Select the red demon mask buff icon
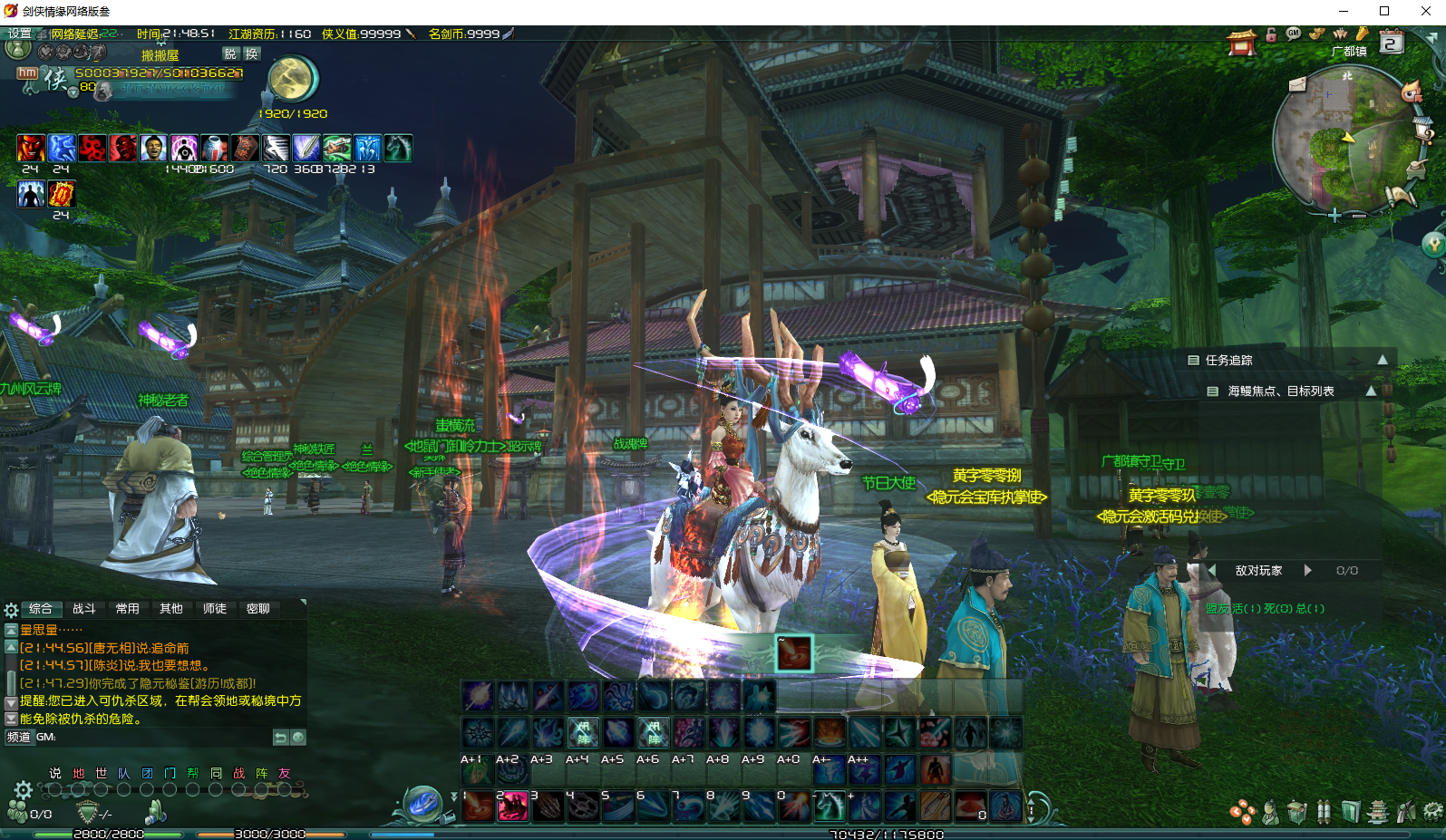Viewport: 1446px width, 840px height. click(x=31, y=148)
